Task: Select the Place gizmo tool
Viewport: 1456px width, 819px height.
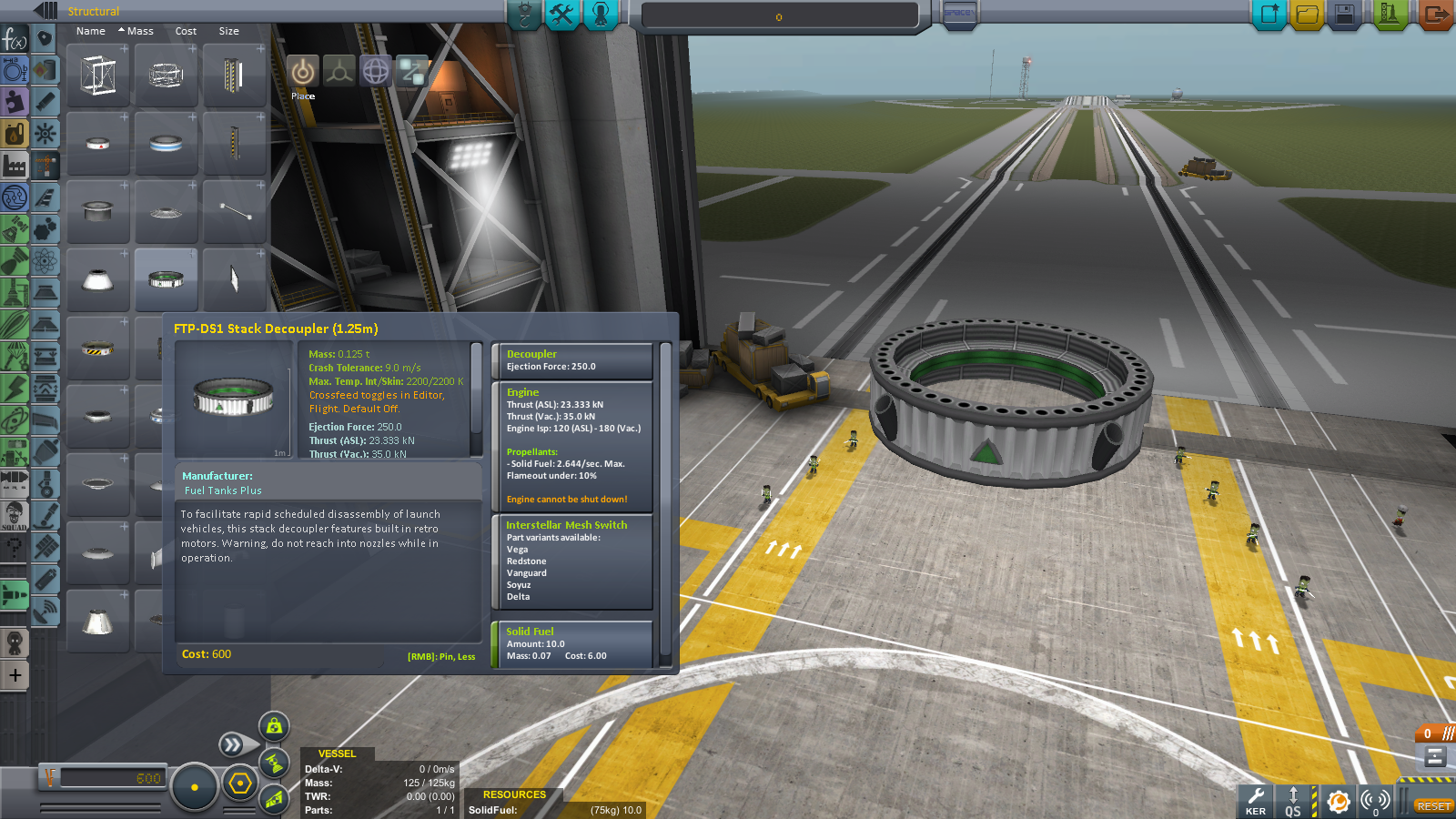Action: click(303, 72)
